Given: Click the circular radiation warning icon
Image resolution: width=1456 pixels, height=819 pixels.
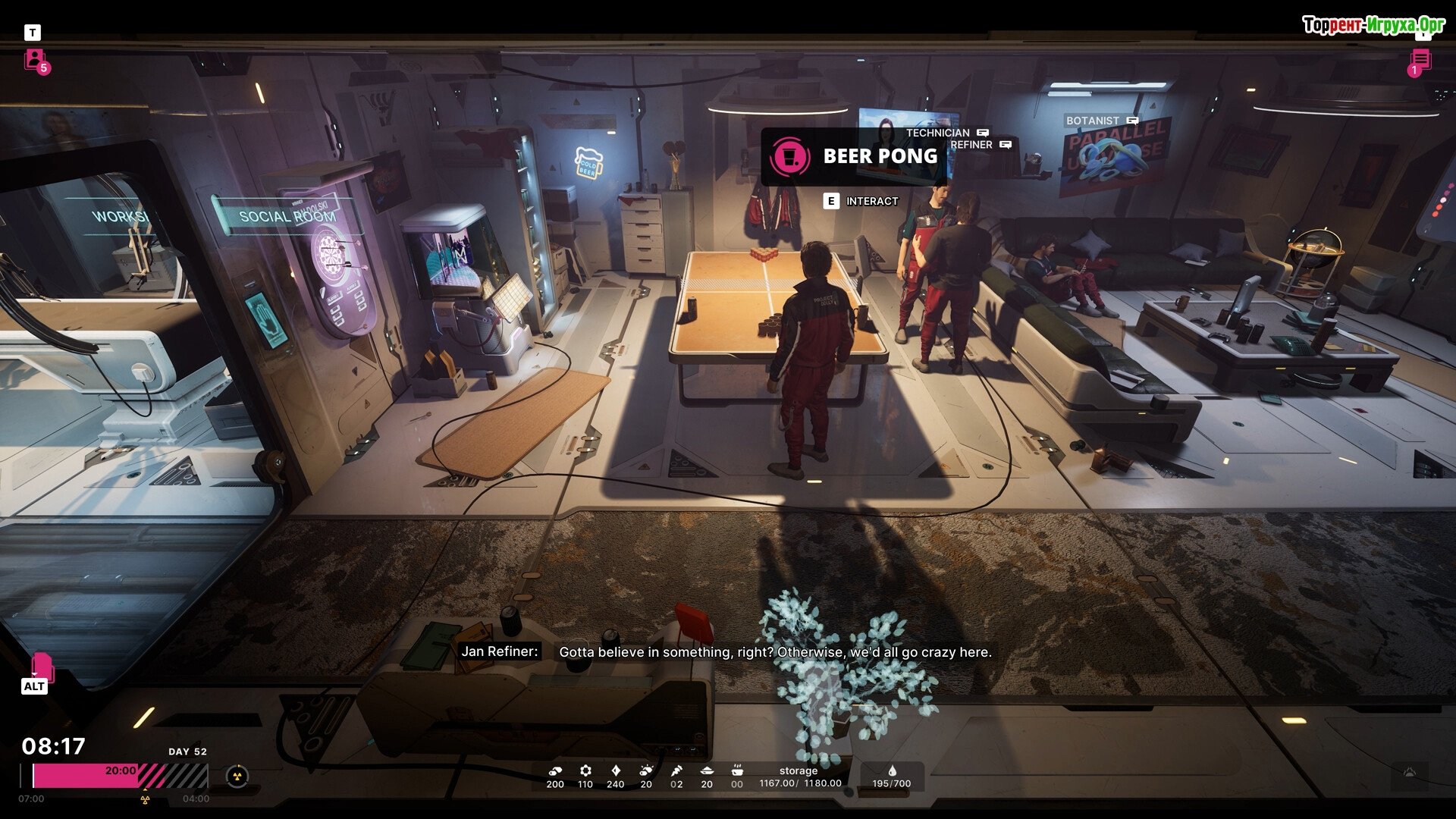Looking at the screenshot, I should [237, 777].
